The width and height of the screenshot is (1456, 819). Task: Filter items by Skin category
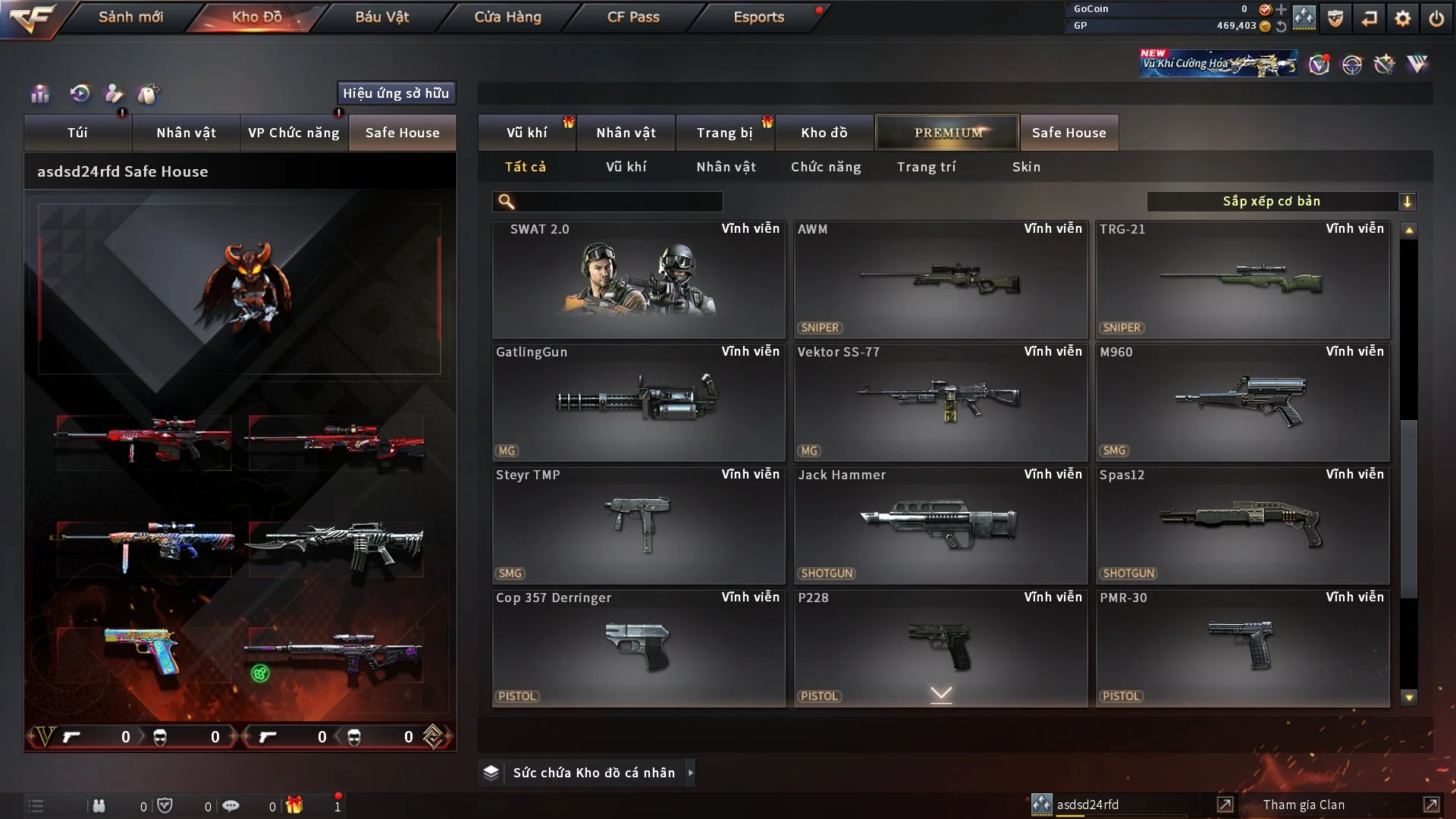1026,167
